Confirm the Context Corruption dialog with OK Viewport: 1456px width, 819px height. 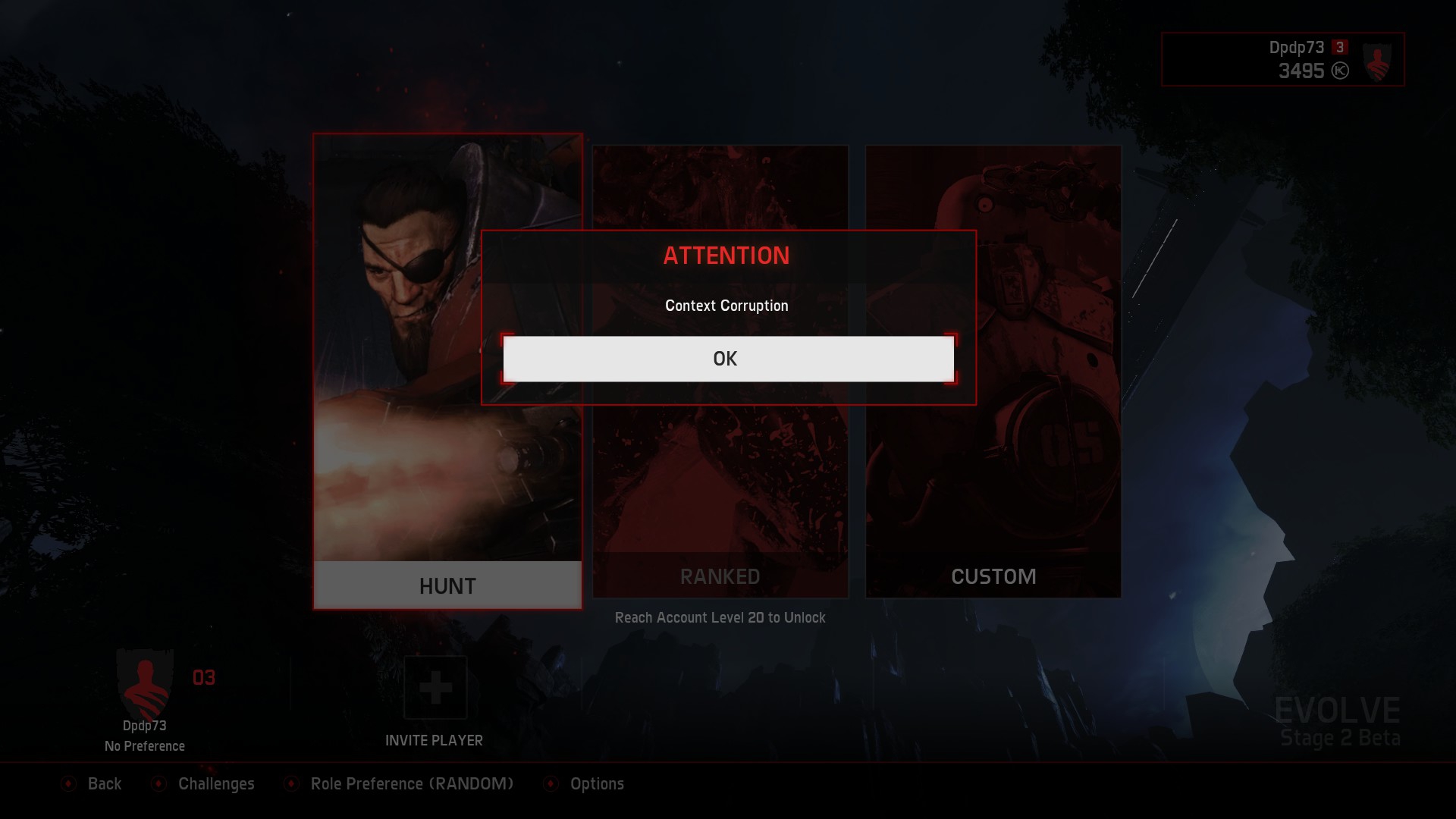coord(728,359)
